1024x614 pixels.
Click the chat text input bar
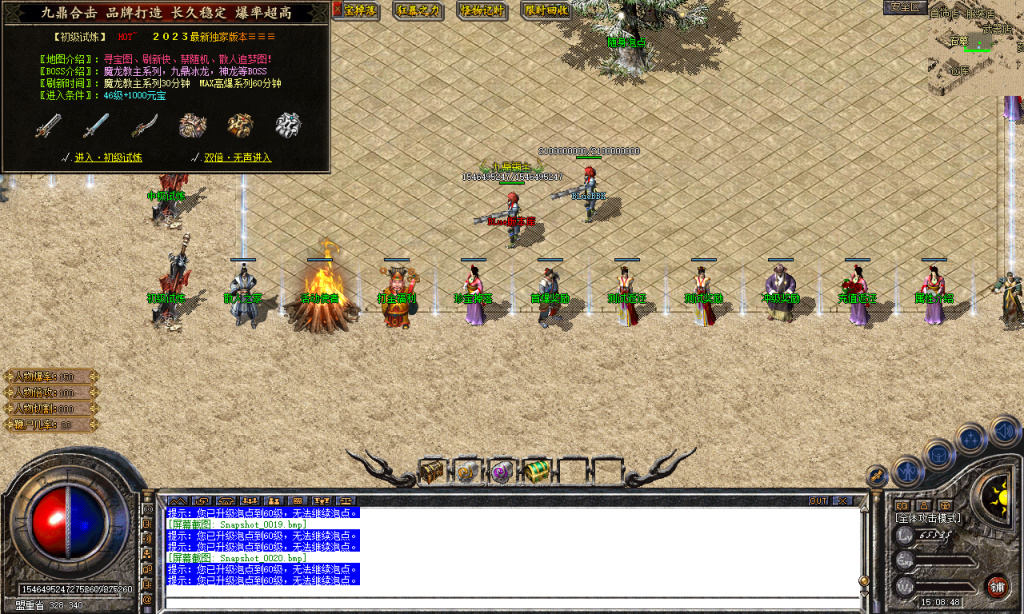[x=500, y=602]
